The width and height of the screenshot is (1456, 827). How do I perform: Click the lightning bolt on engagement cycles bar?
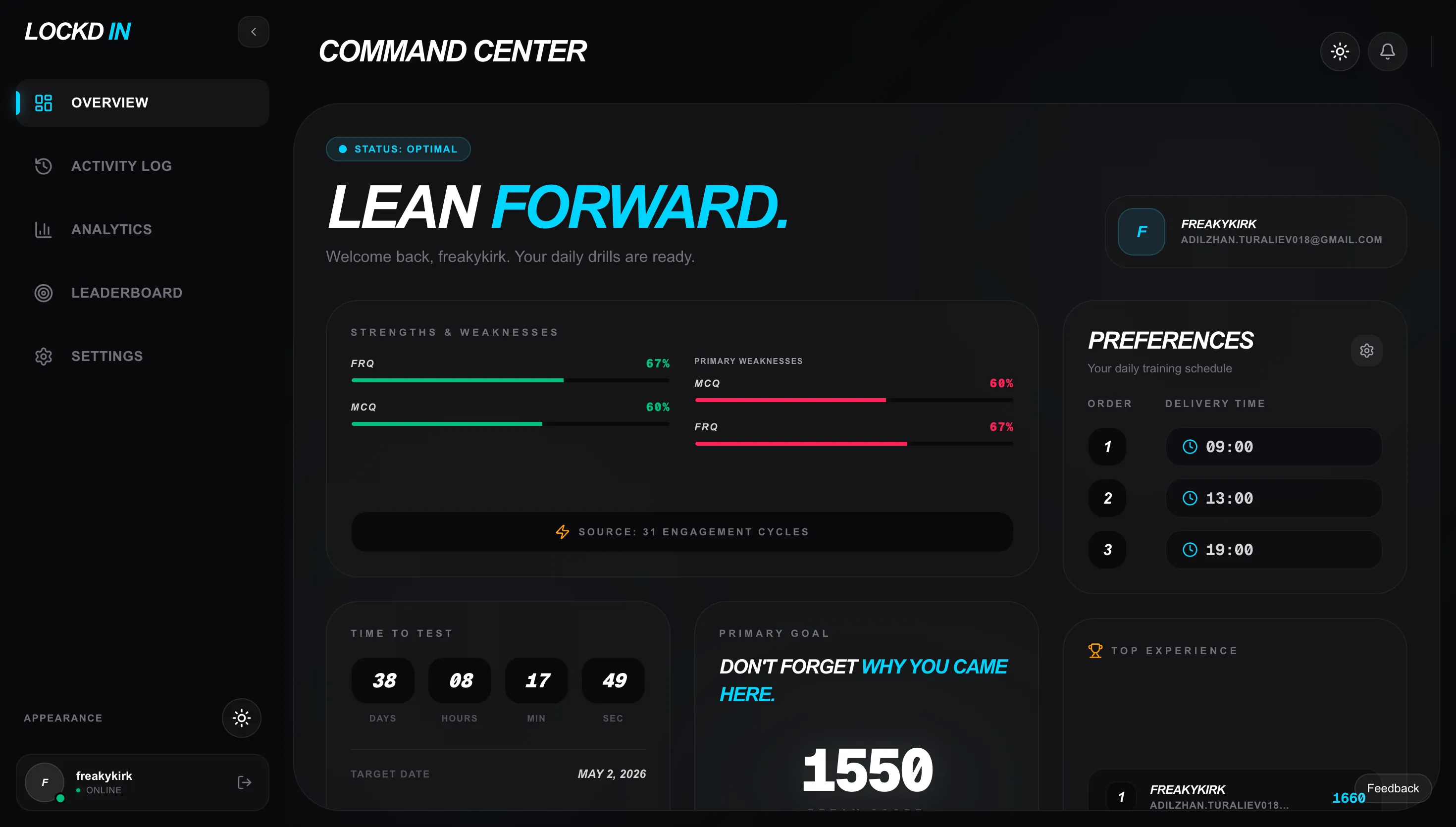(x=563, y=532)
